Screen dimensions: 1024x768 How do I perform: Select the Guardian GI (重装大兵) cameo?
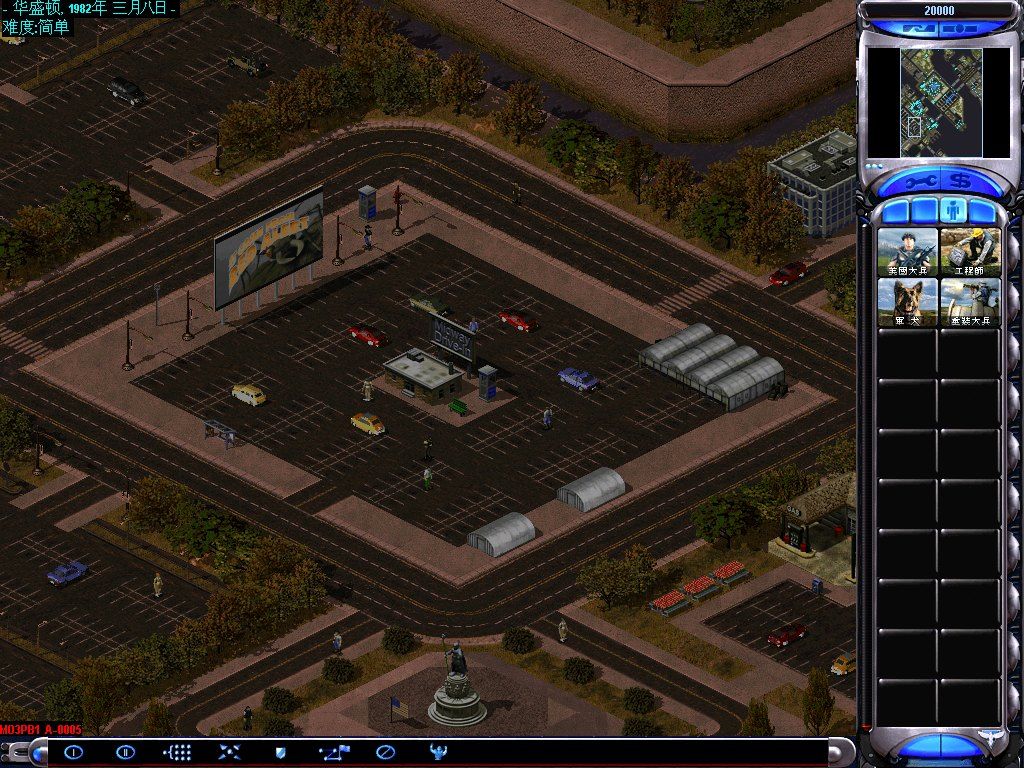(x=969, y=302)
